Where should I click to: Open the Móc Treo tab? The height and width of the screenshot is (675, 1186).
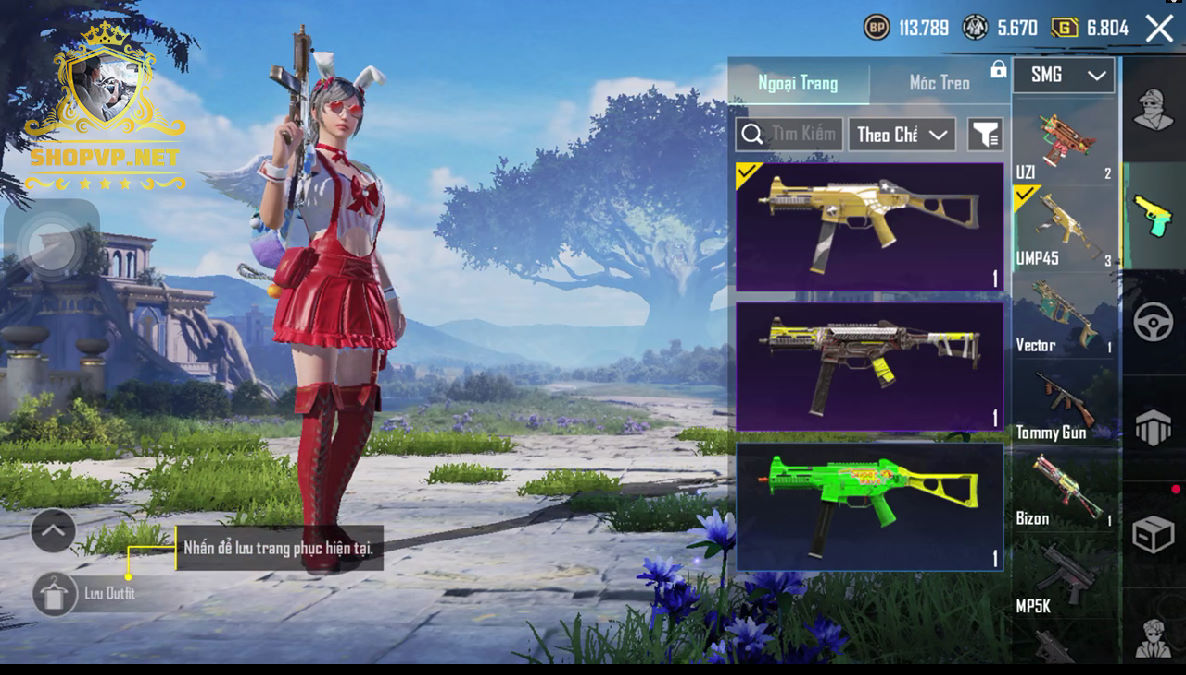point(939,83)
